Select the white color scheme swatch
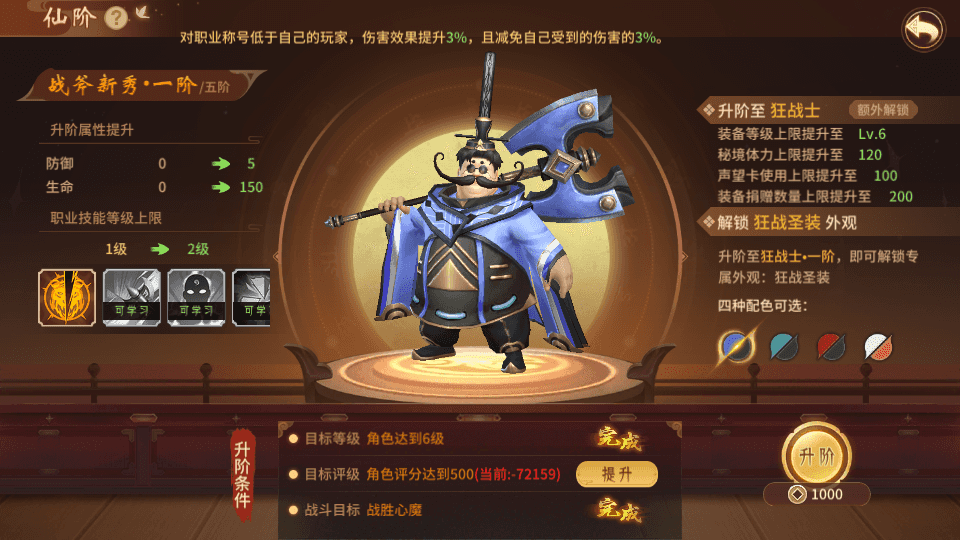Viewport: 960px width, 540px height. (877, 346)
